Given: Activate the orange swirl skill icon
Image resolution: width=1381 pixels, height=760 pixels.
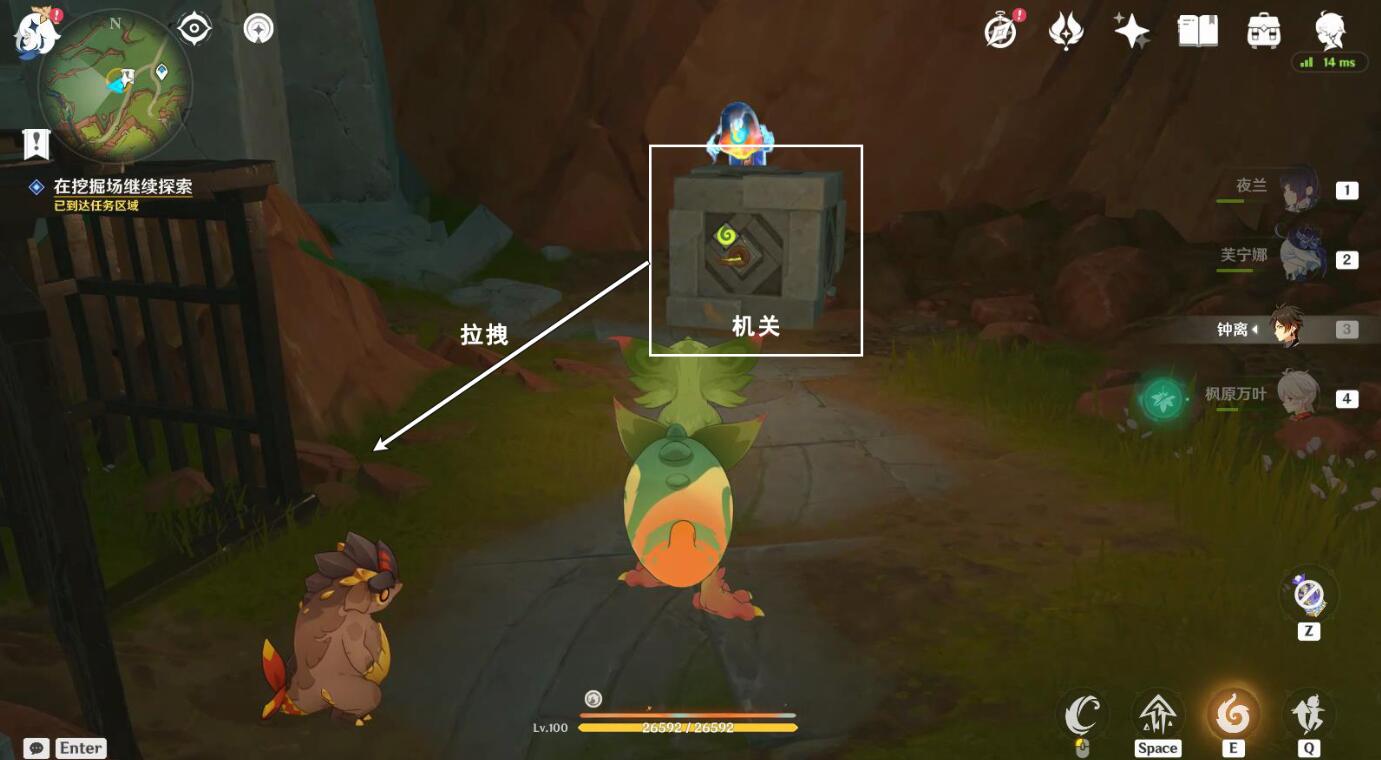Looking at the screenshot, I should click(x=1232, y=714).
